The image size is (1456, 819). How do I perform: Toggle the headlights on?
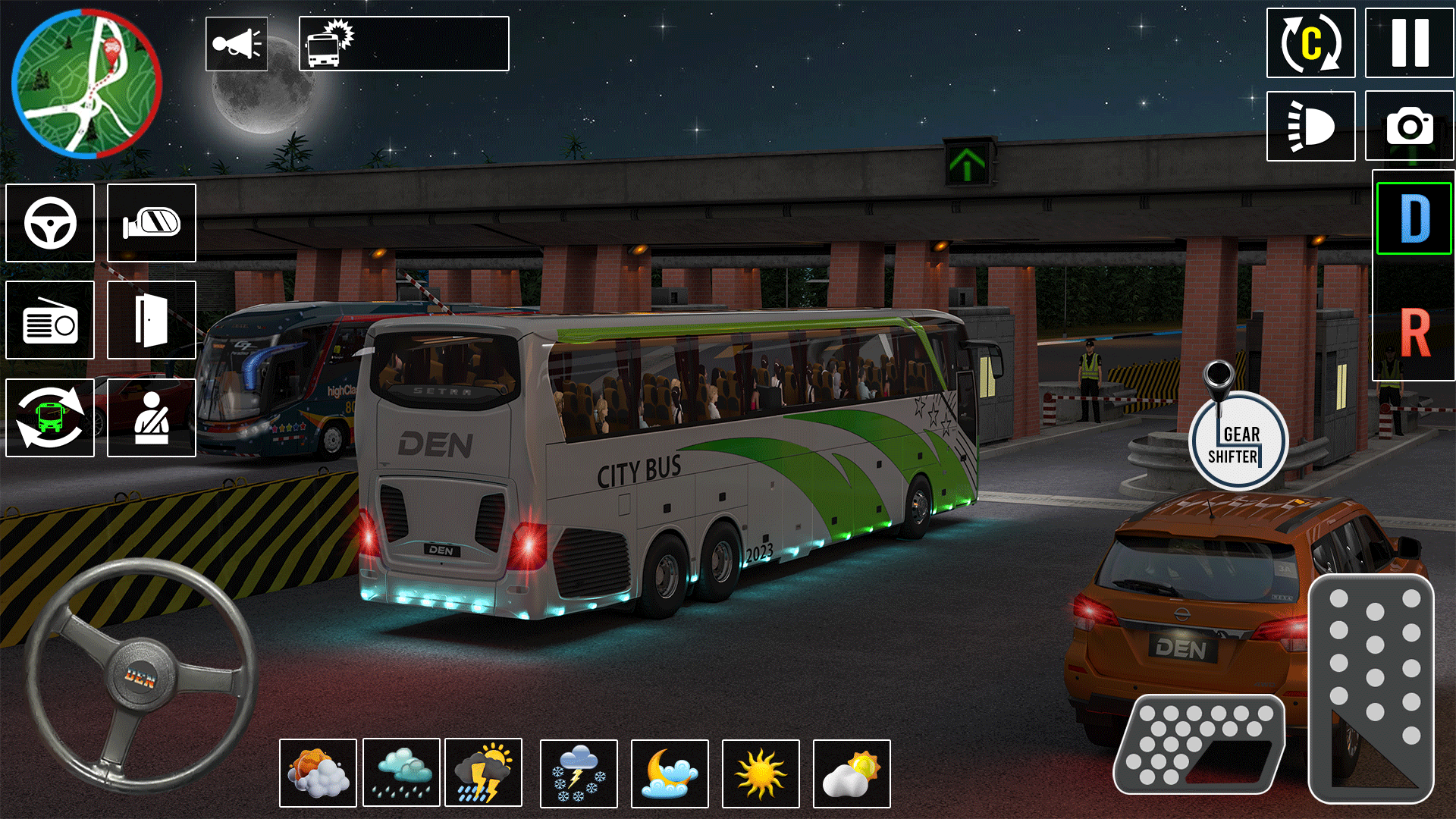(1311, 126)
